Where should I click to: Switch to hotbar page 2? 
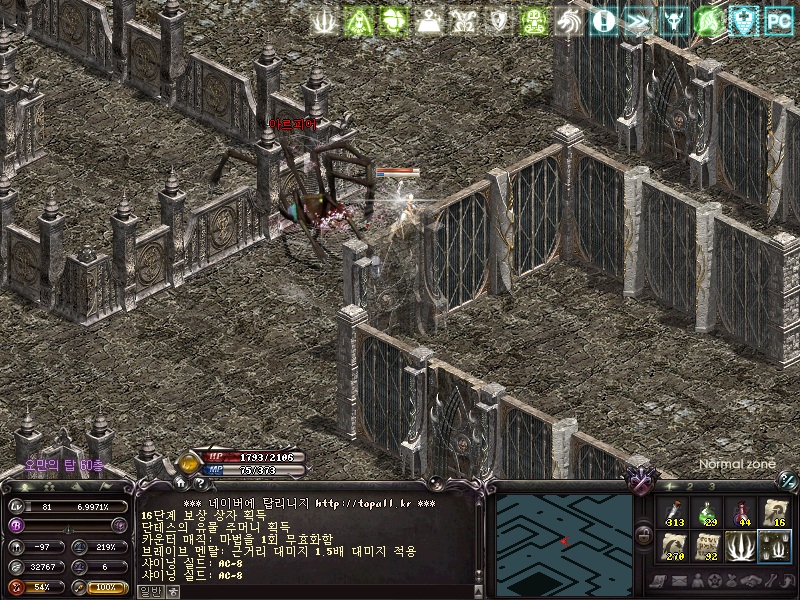coord(691,486)
